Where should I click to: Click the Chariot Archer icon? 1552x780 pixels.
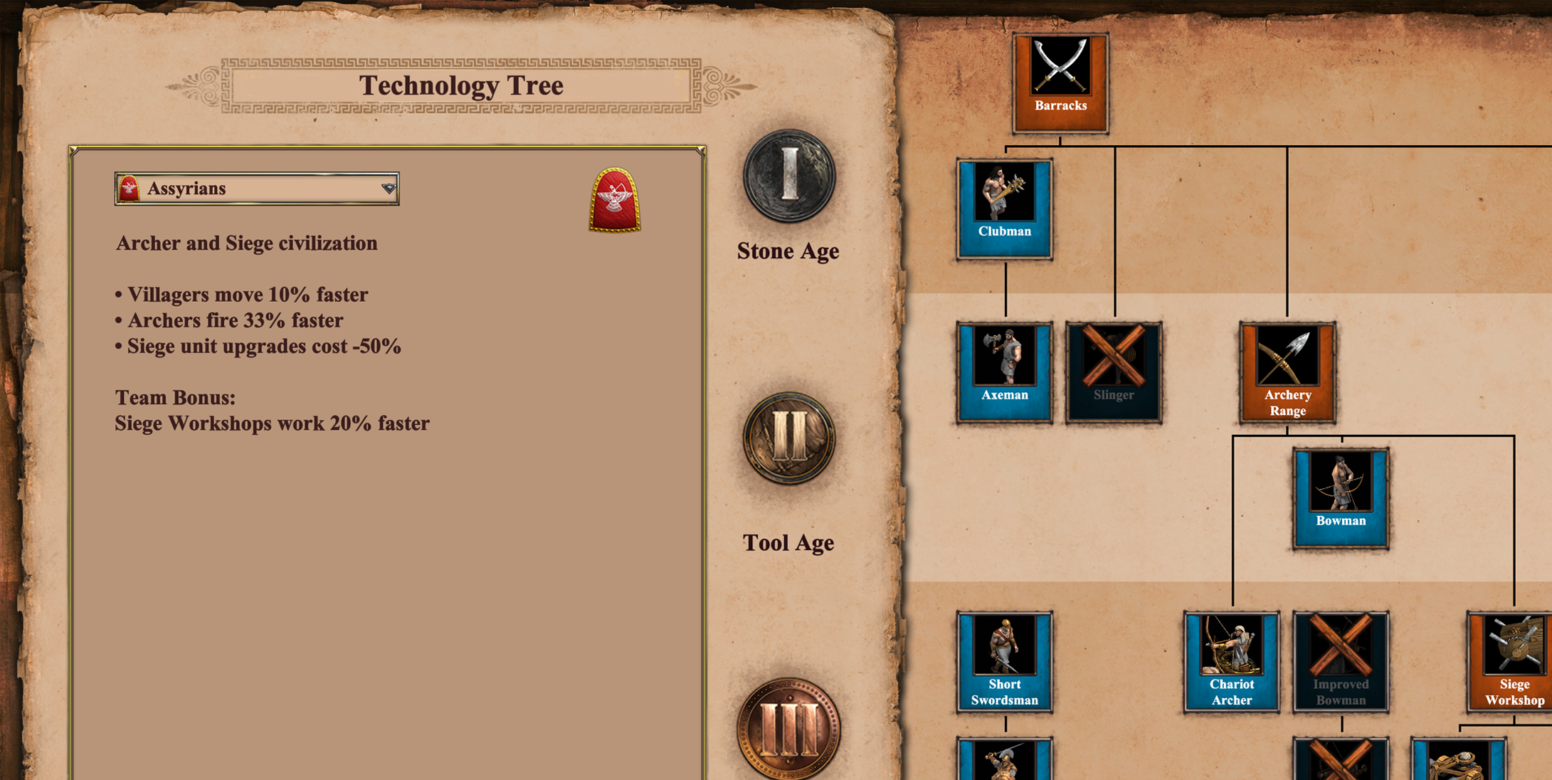tap(1231, 661)
